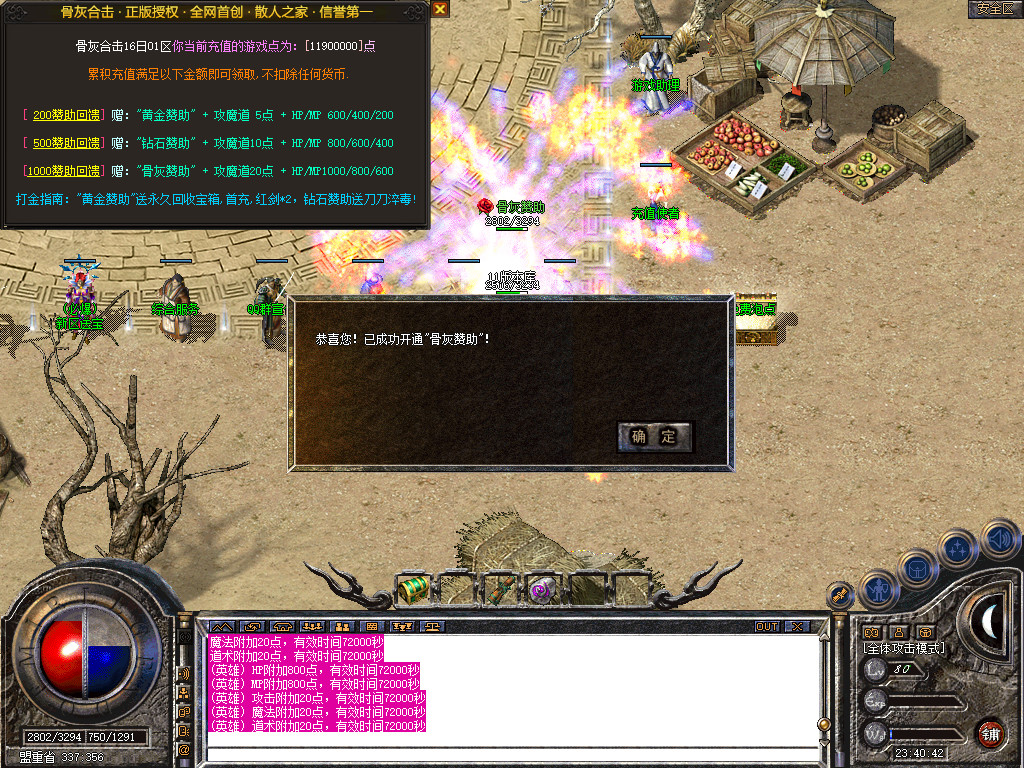Open the shop with the red 铺 button
The width and height of the screenshot is (1024, 768).
(990, 733)
